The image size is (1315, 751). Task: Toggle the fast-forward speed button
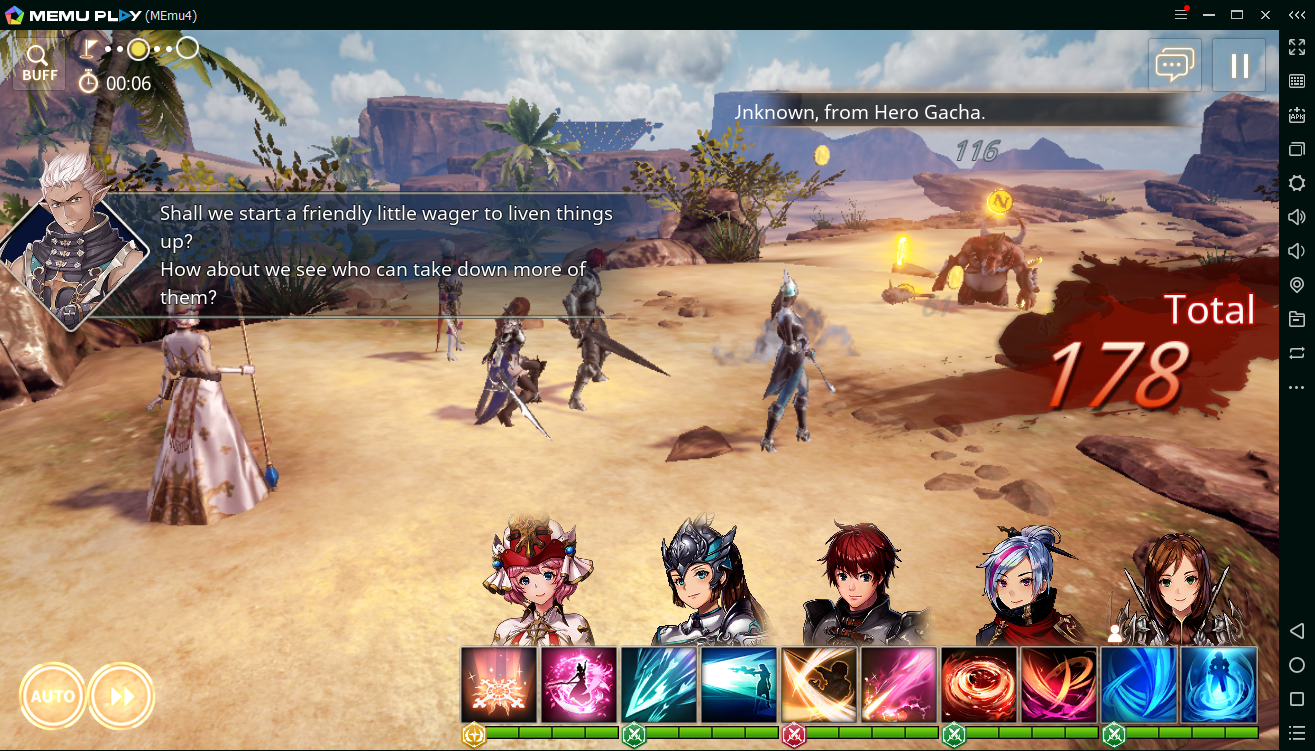coord(122,695)
